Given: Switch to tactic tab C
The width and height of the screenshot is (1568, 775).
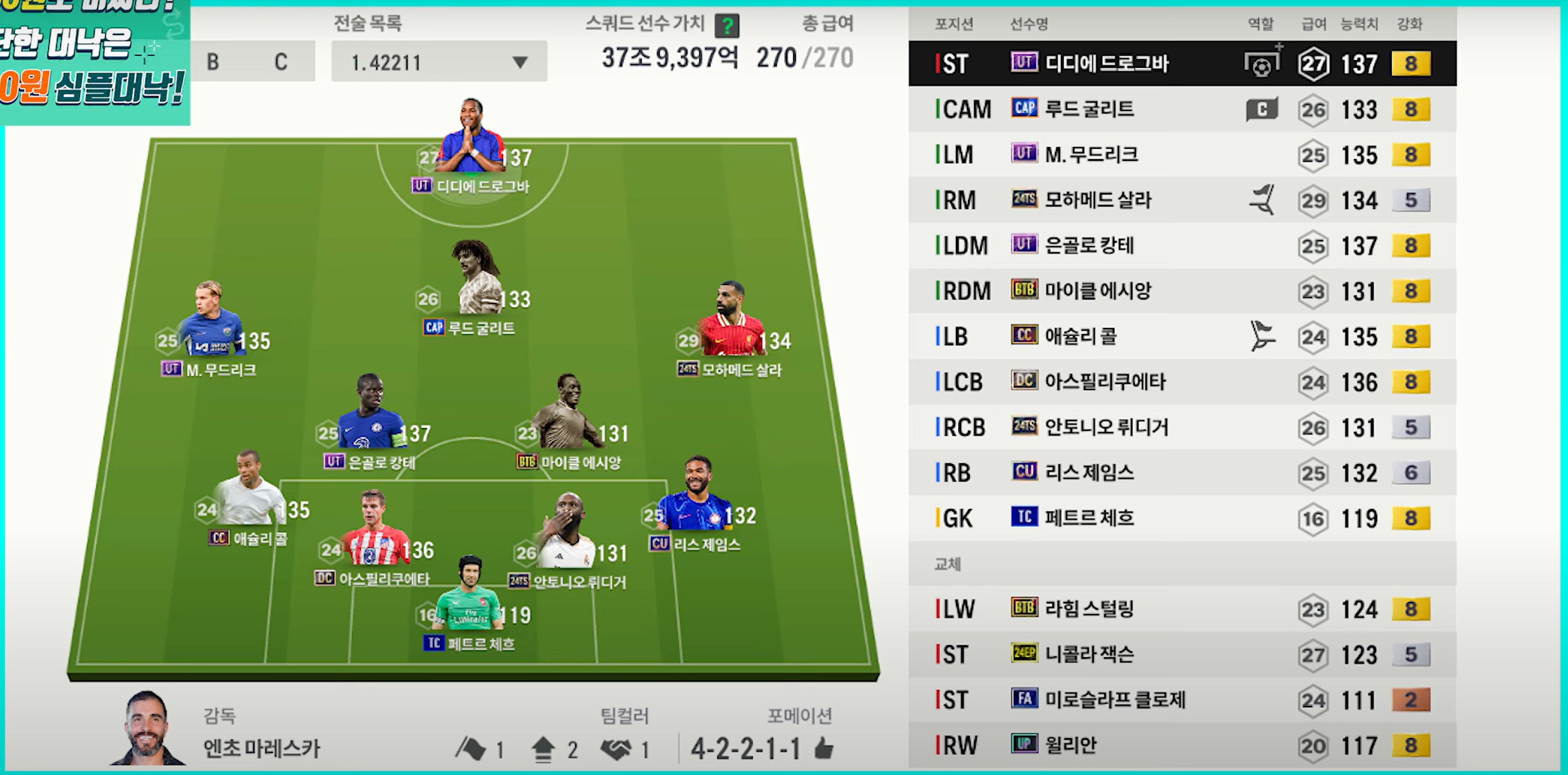Looking at the screenshot, I should coord(281,61).
